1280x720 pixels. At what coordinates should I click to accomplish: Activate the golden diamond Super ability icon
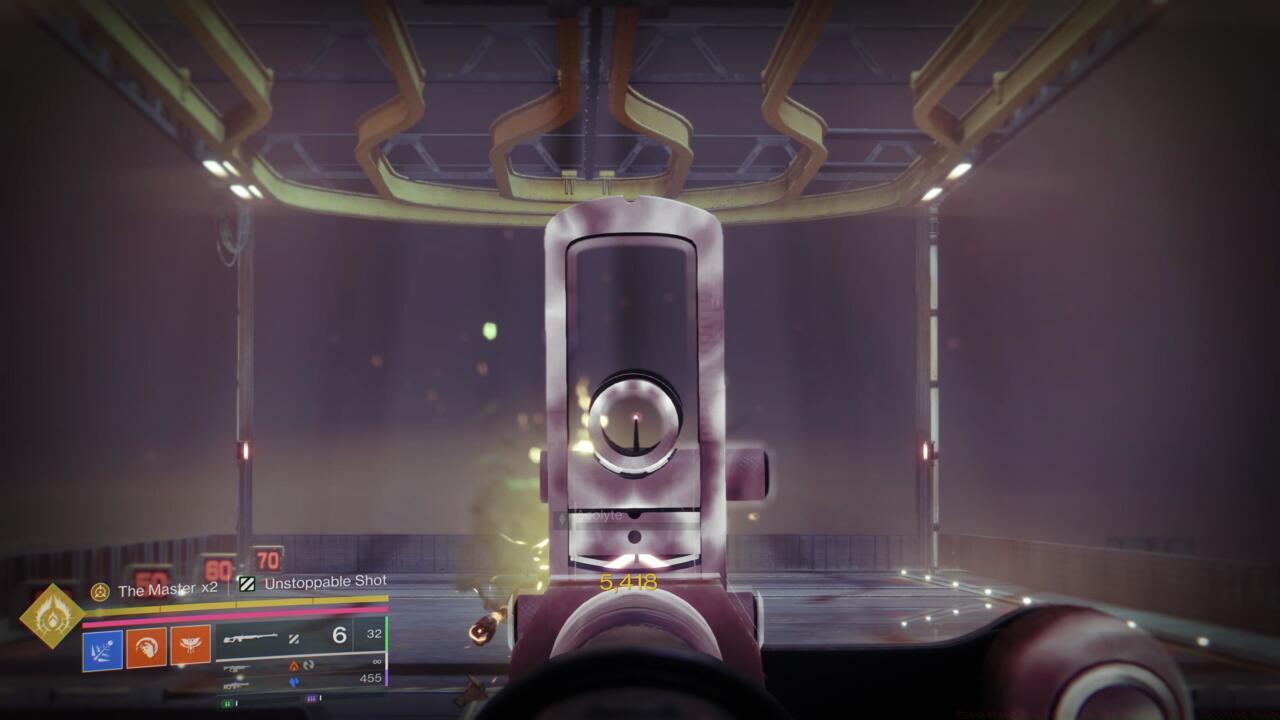pyautogui.click(x=51, y=616)
